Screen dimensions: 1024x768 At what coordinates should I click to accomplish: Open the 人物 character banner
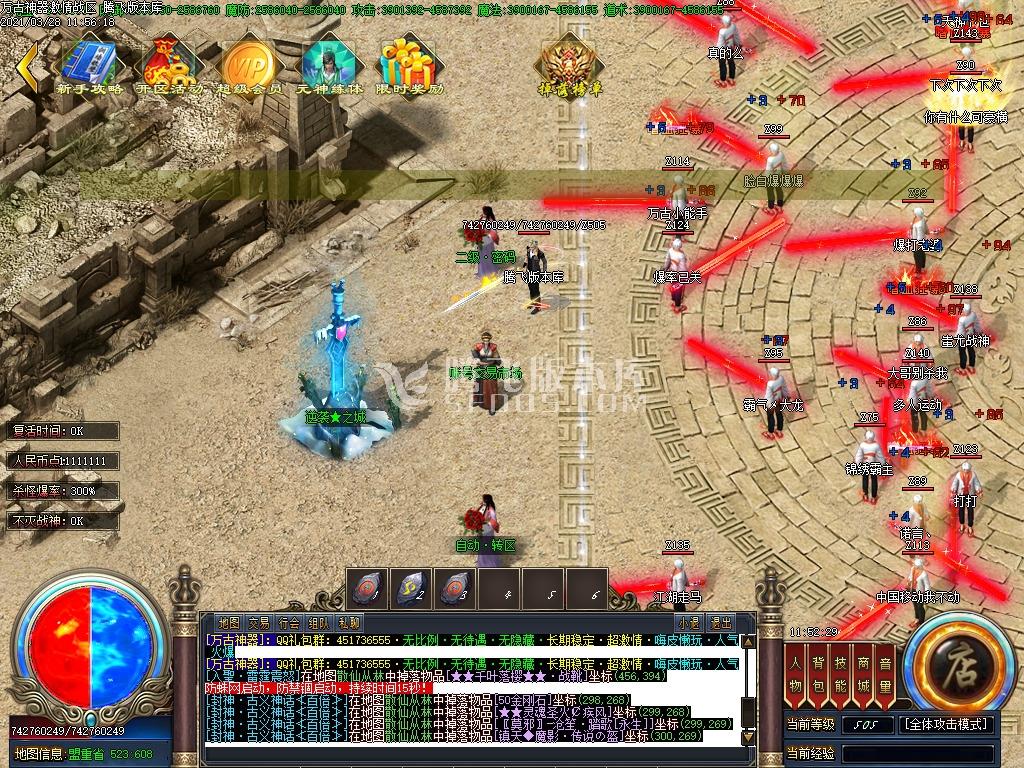coord(796,673)
